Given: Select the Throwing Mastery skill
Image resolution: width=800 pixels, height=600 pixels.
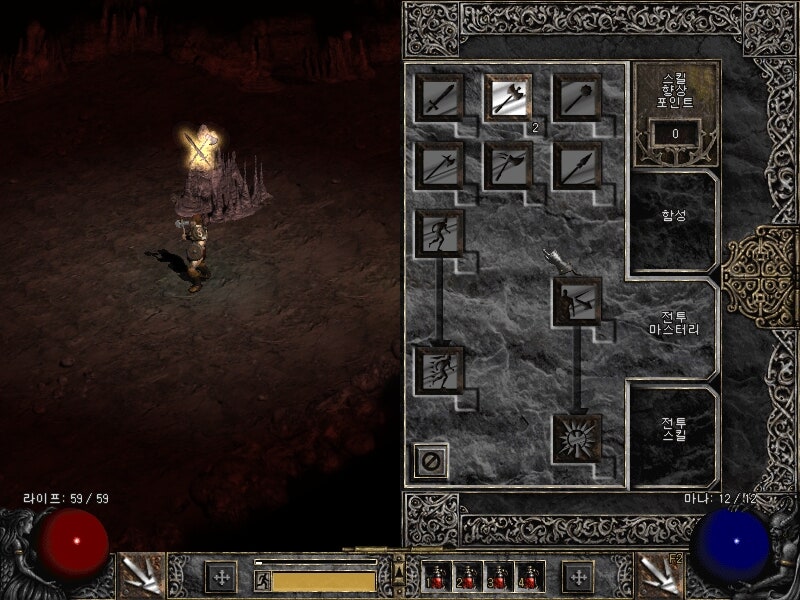Looking at the screenshot, I should [x=508, y=166].
